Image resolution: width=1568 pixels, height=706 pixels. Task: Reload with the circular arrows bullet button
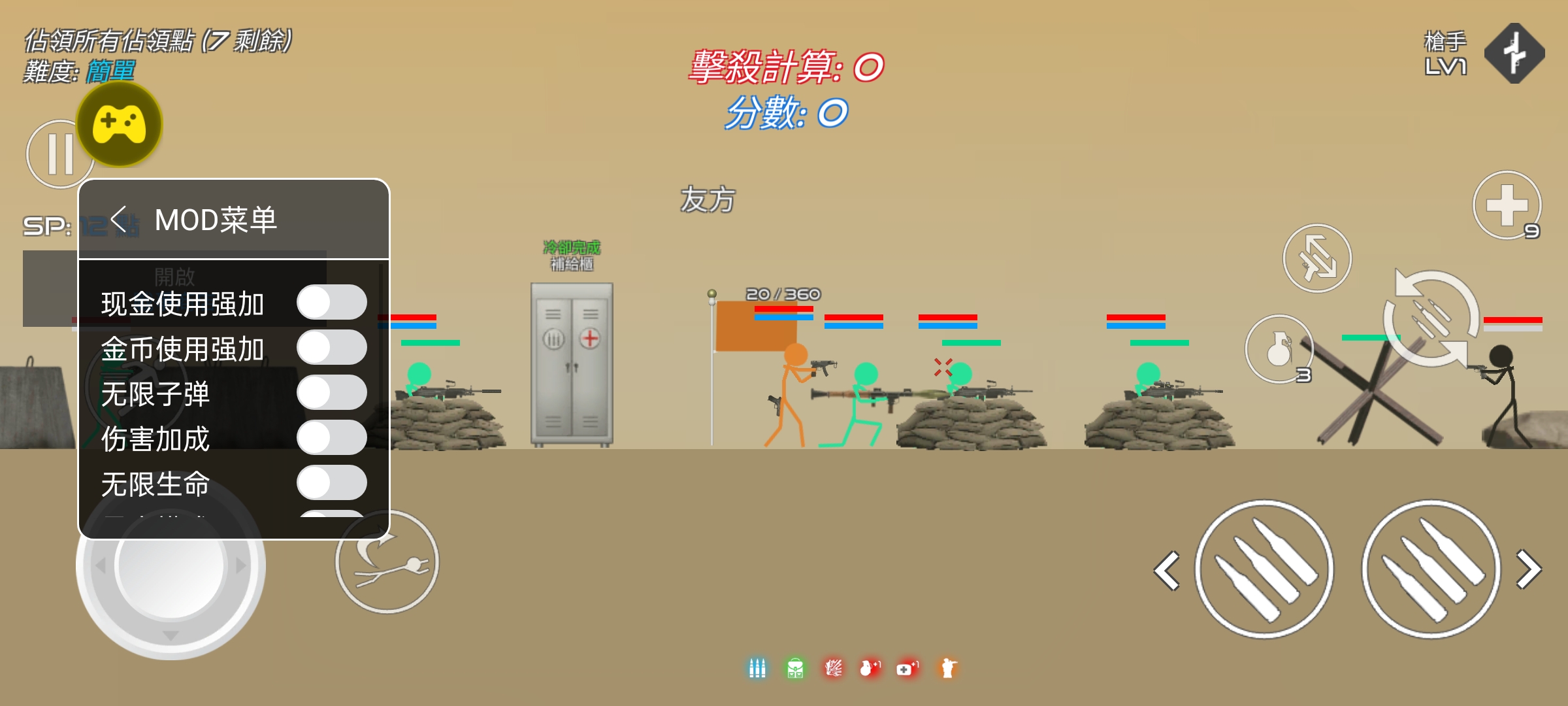point(1431,318)
